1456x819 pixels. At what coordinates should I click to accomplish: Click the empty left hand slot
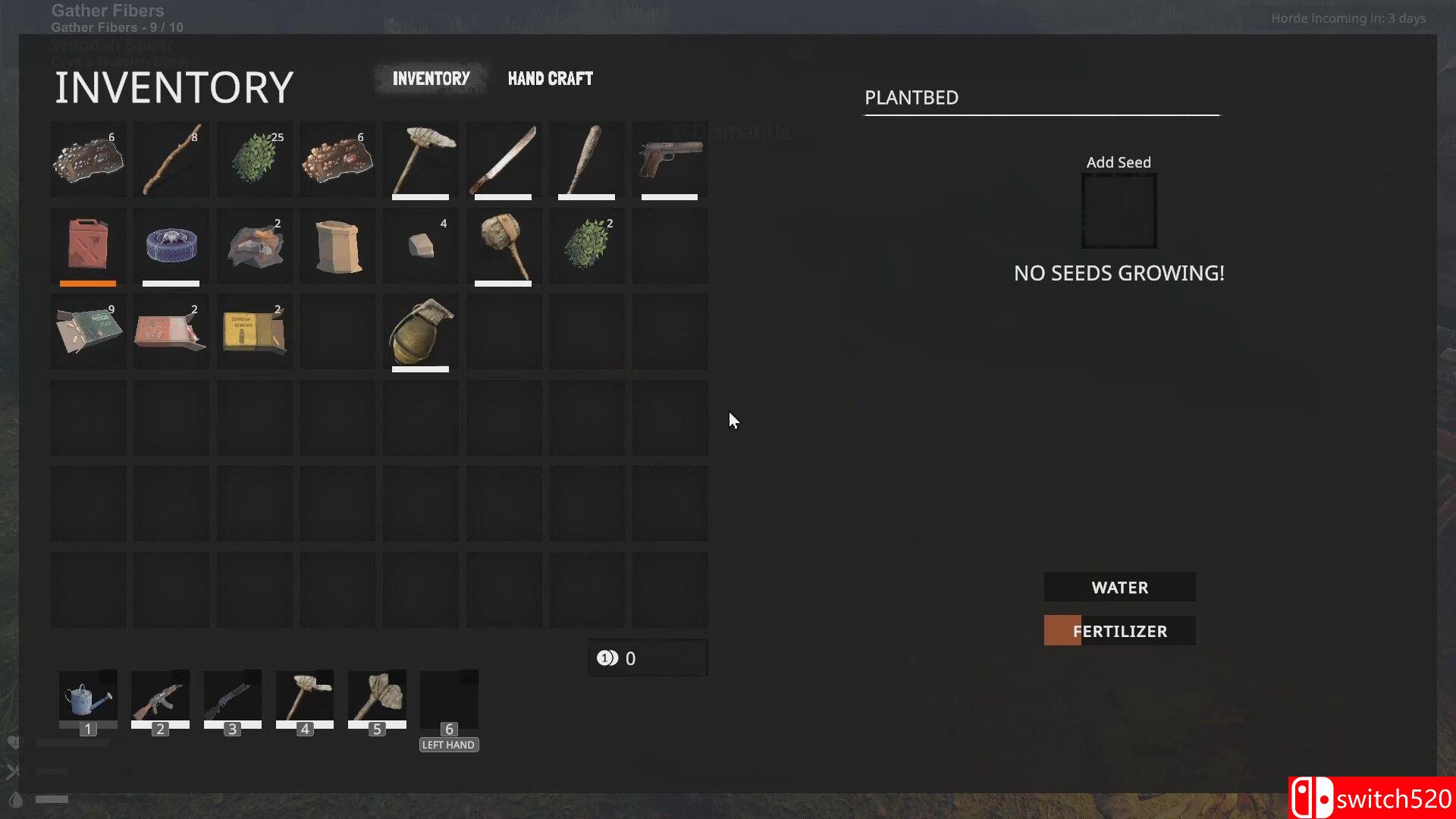pyautogui.click(x=449, y=699)
